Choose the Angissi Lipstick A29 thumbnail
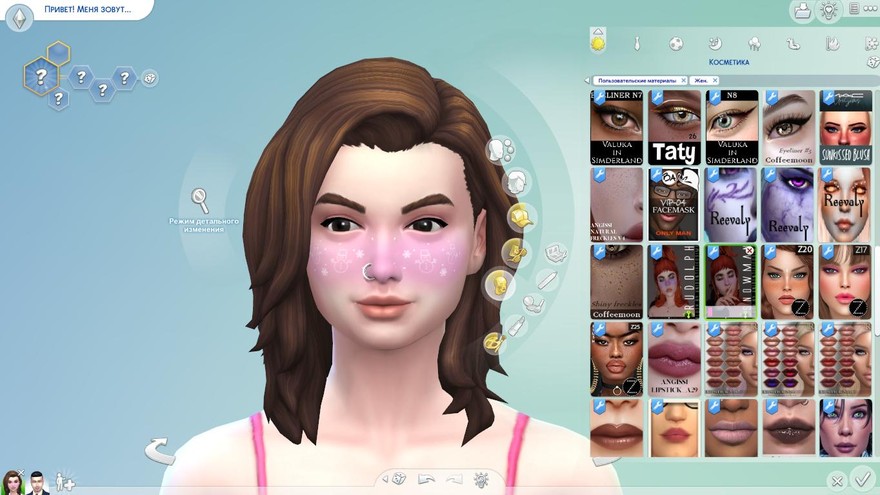Image resolution: width=880 pixels, height=495 pixels. click(673, 359)
